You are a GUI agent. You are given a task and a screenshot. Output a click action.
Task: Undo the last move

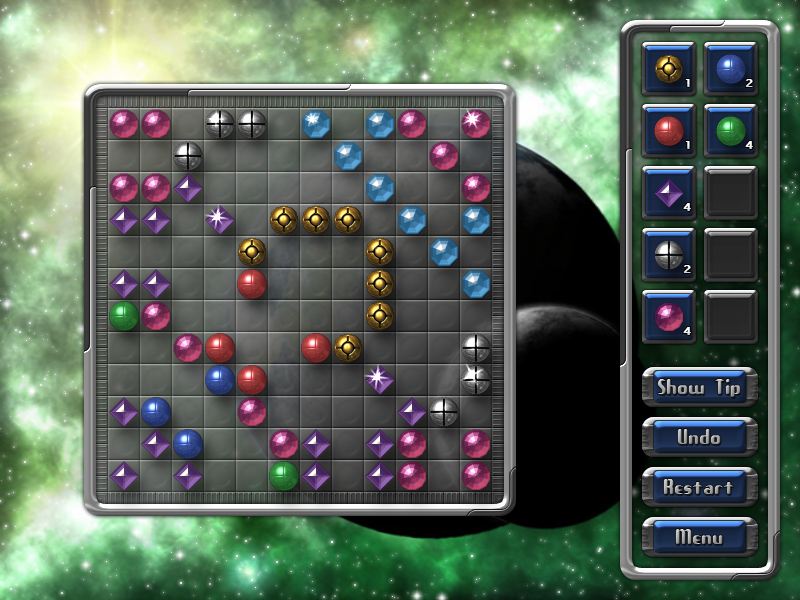pyautogui.click(x=699, y=437)
